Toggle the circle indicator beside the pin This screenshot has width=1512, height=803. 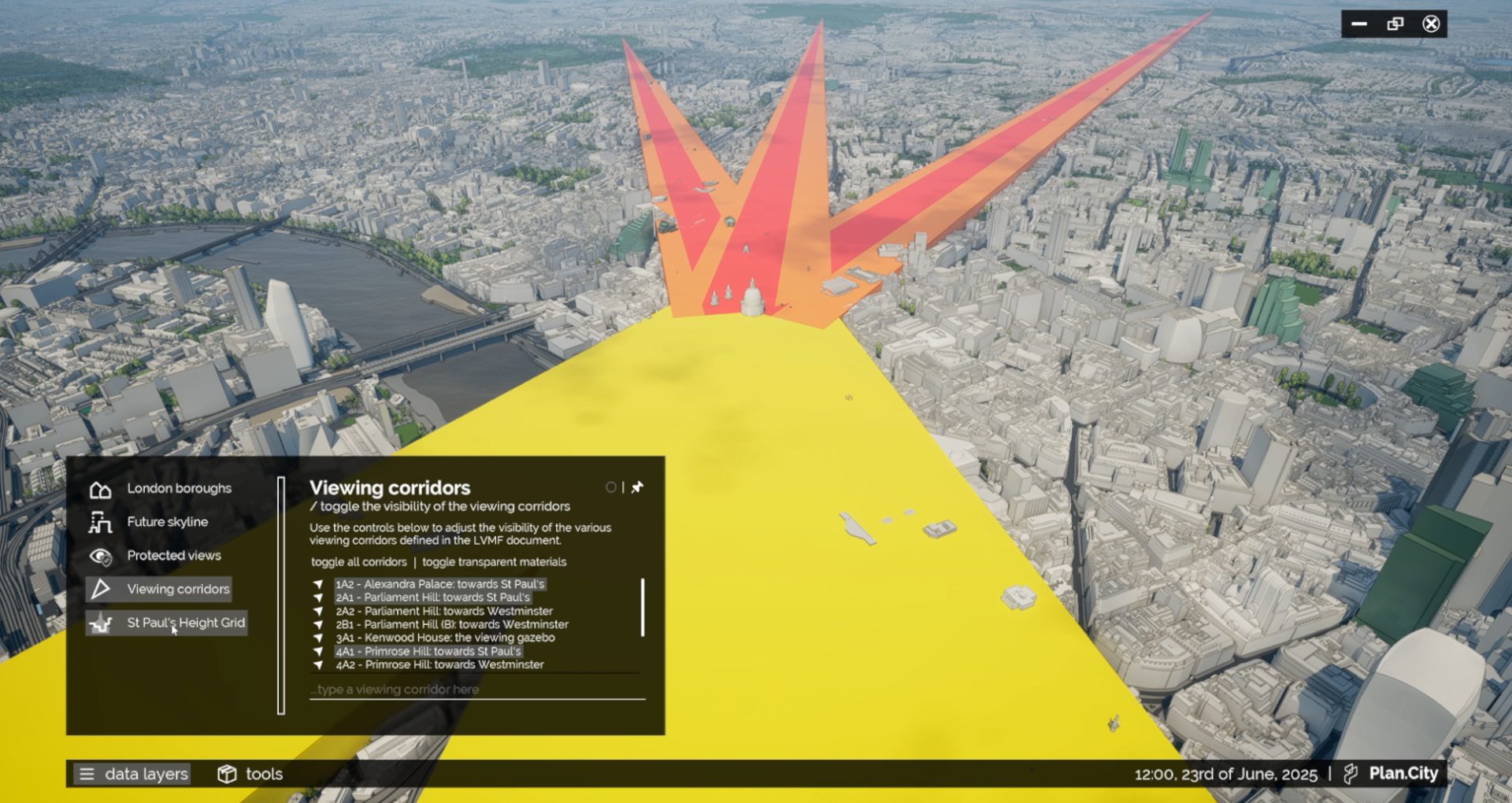[613, 487]
